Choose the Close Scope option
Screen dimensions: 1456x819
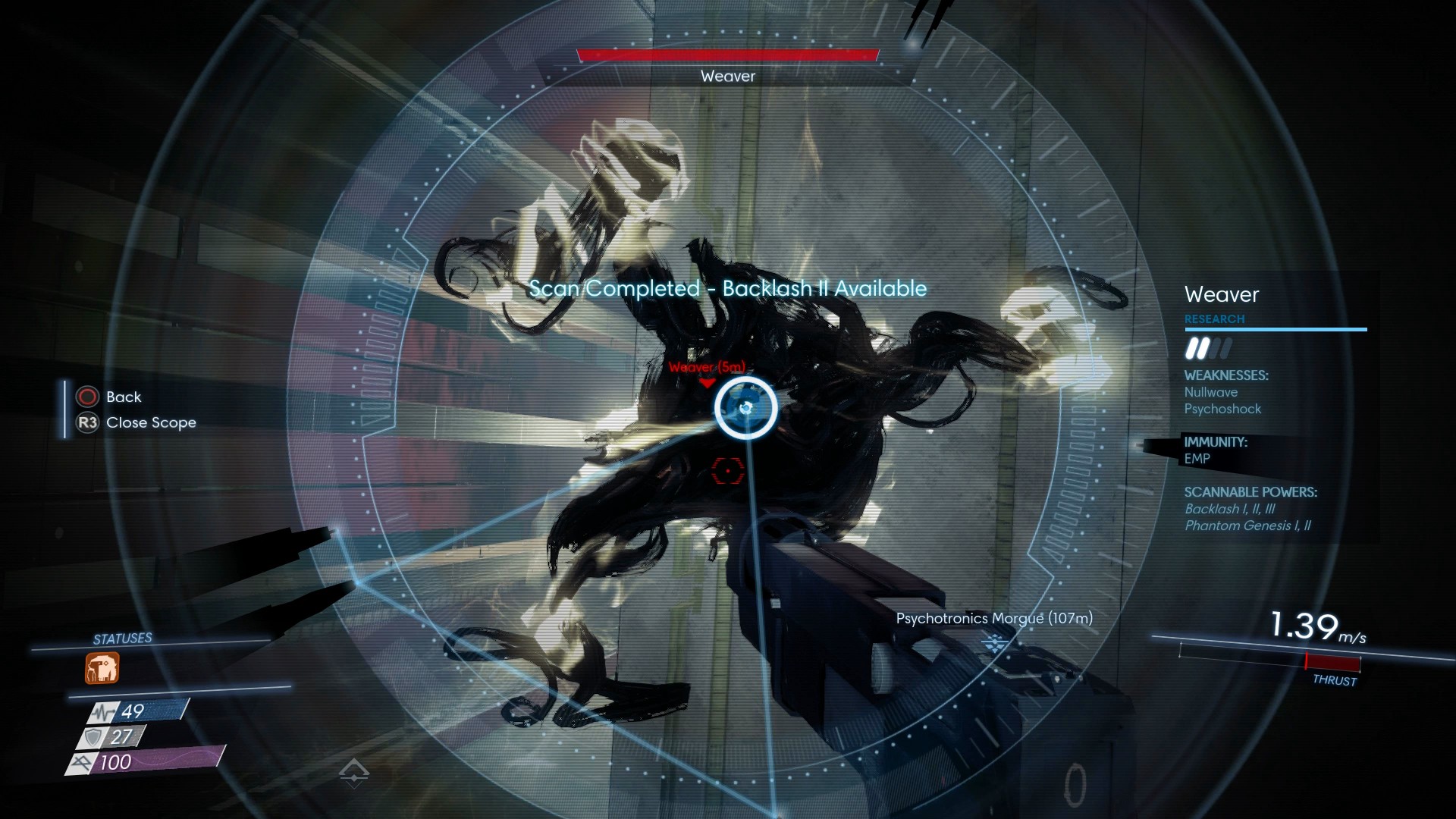(151, 422)
